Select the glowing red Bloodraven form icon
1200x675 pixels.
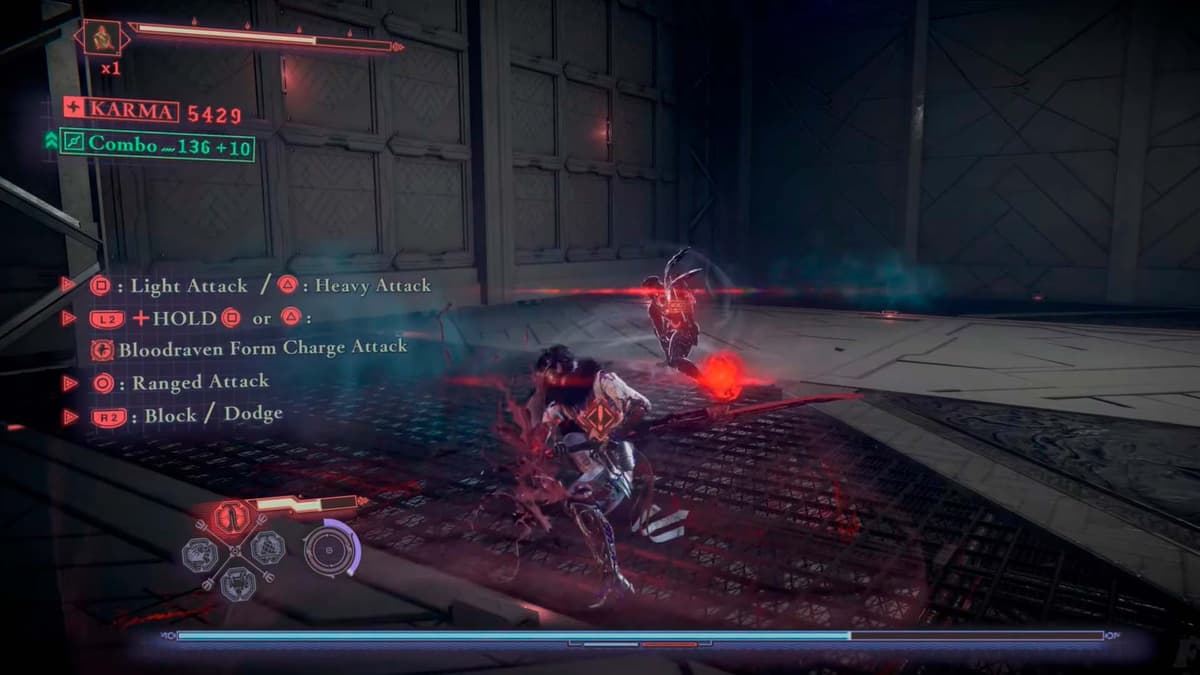point(232,518)
